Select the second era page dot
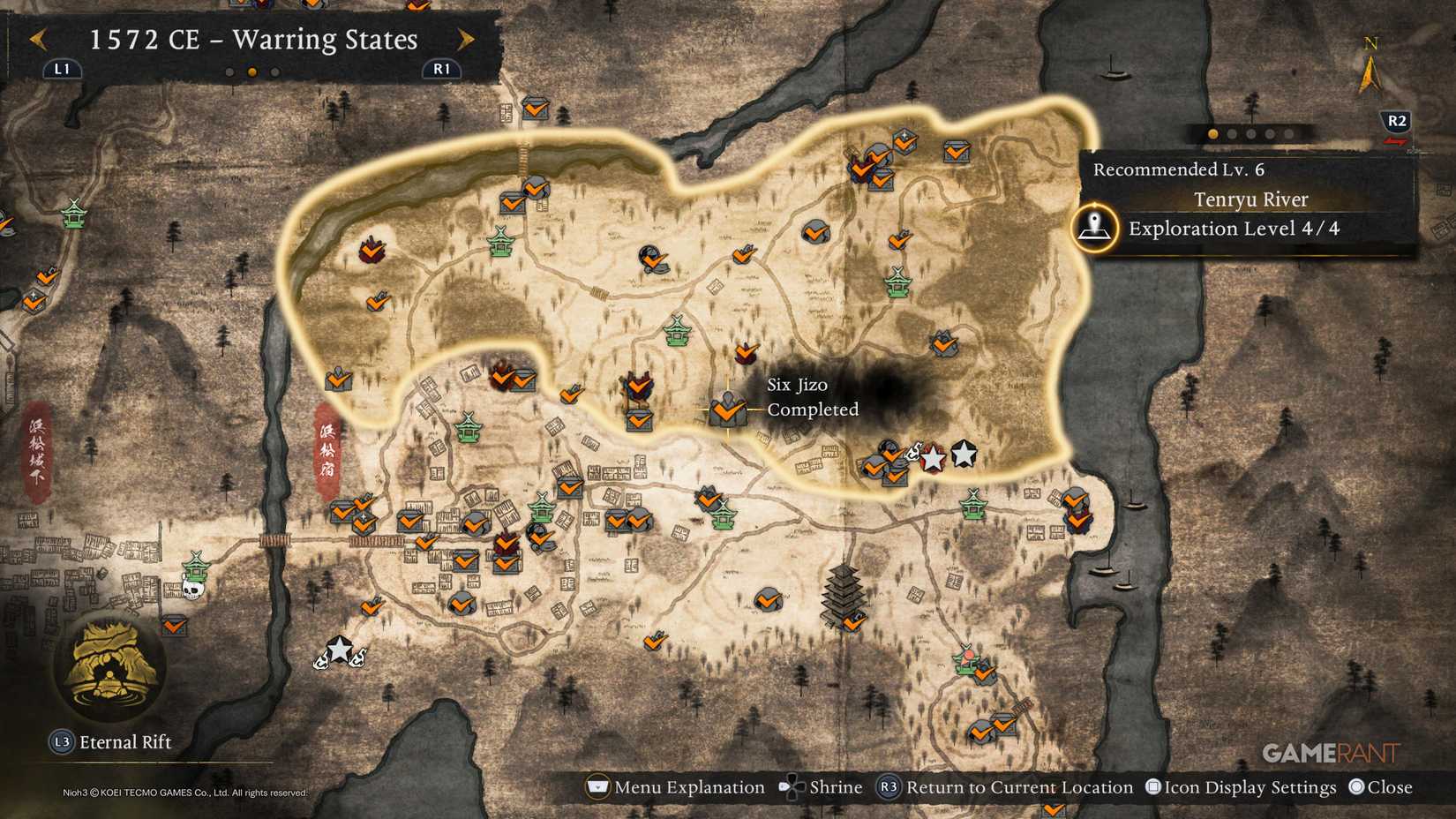 coord(251,72)
